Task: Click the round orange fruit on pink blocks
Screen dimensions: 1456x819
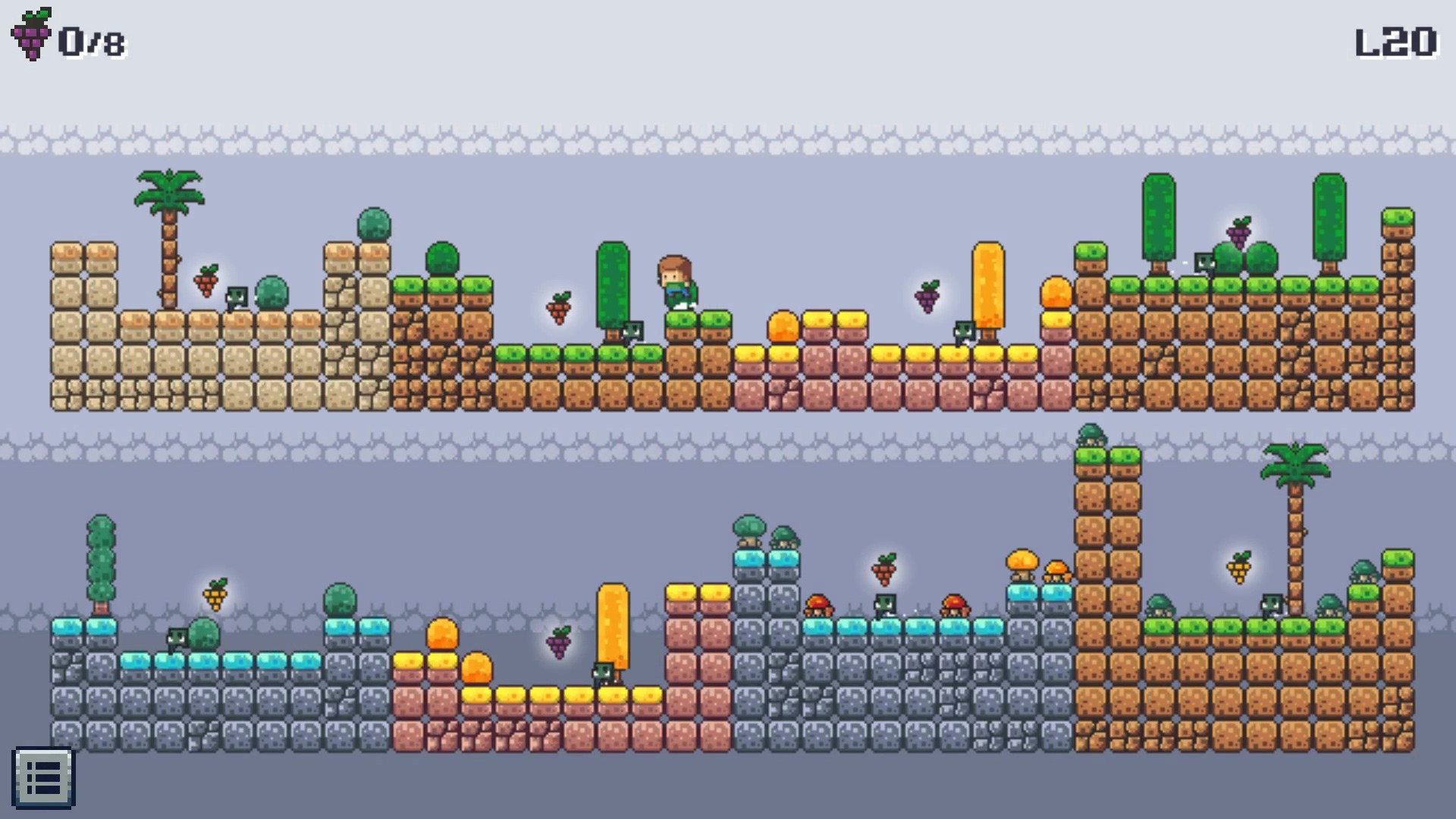Action: (783, 325)
